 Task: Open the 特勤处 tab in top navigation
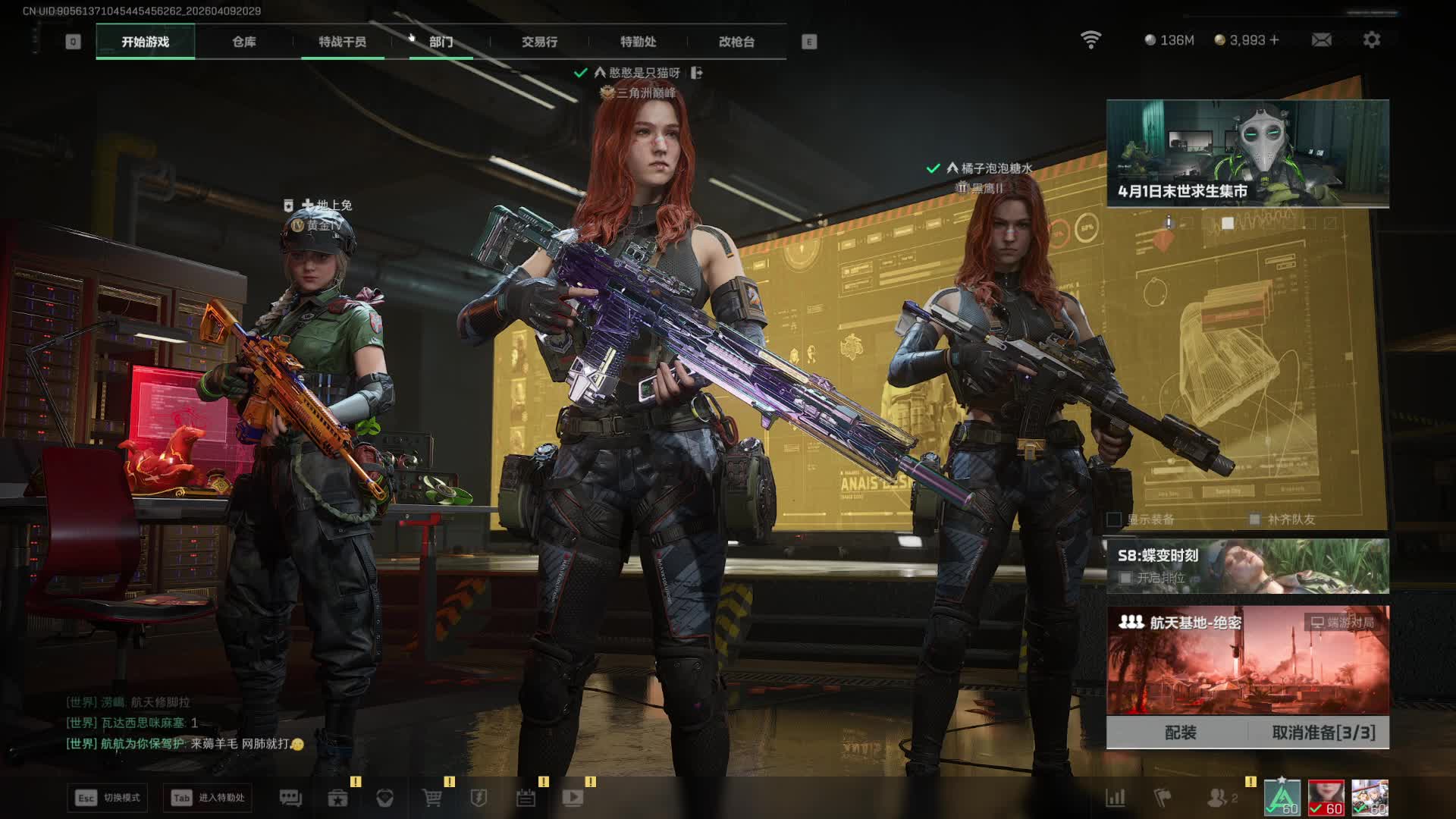point(638,42)
